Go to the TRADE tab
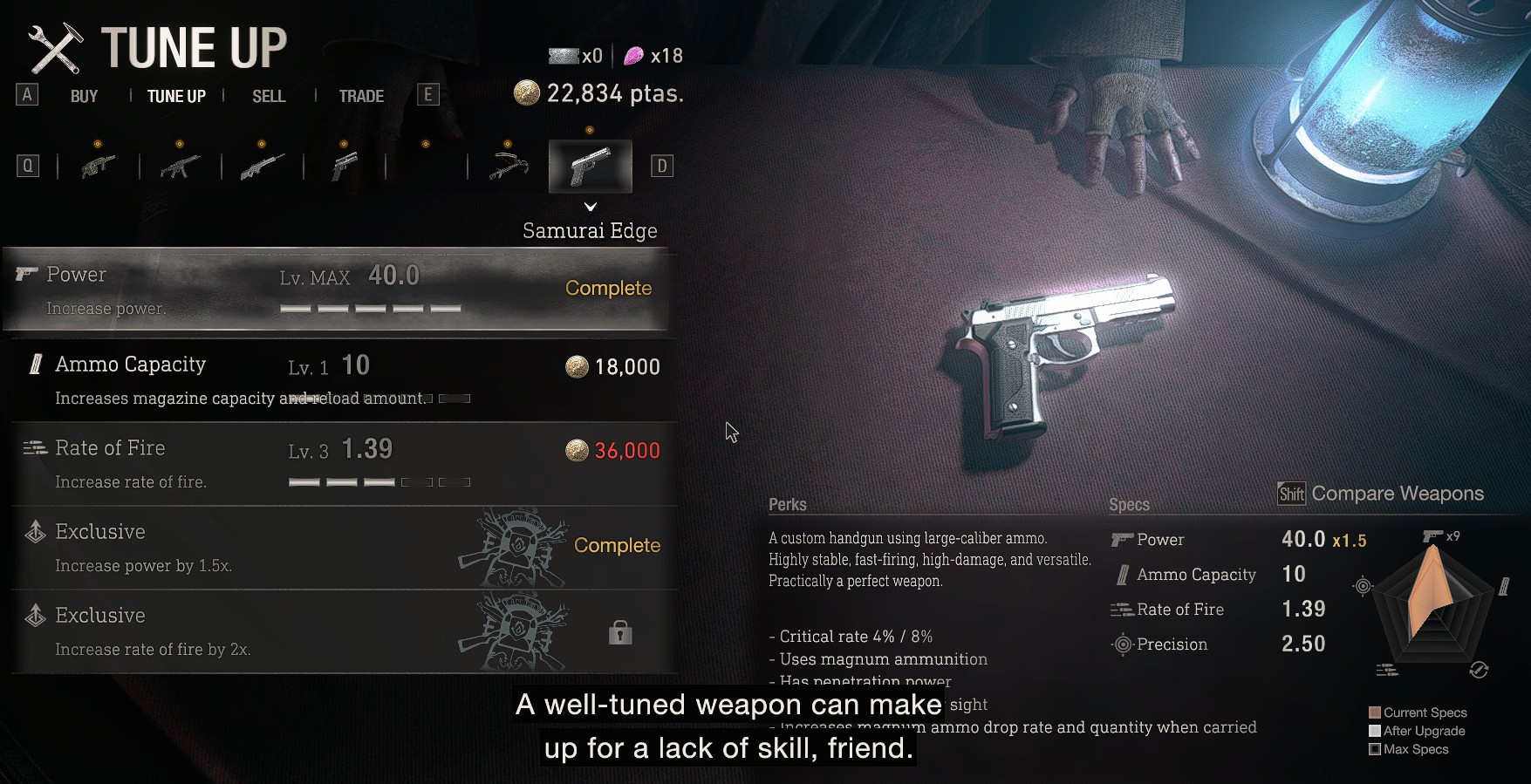The image size is (1531, 784). point(361,96)
